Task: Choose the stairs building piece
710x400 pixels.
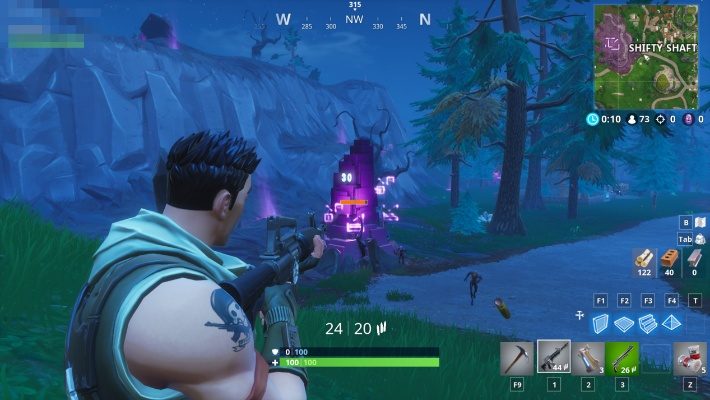Action: point(647,322)
